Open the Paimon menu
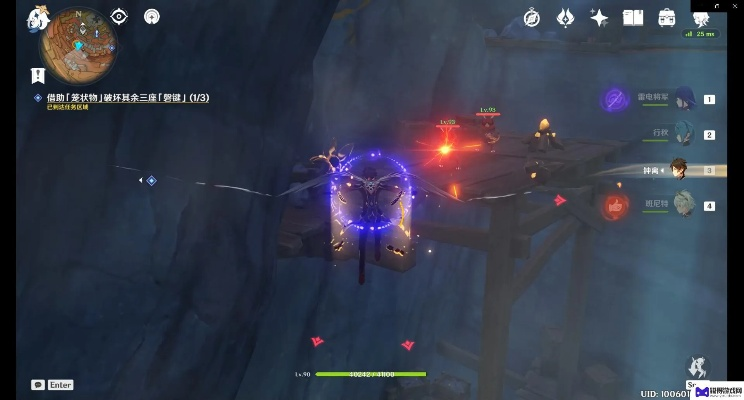 point(37,17)
